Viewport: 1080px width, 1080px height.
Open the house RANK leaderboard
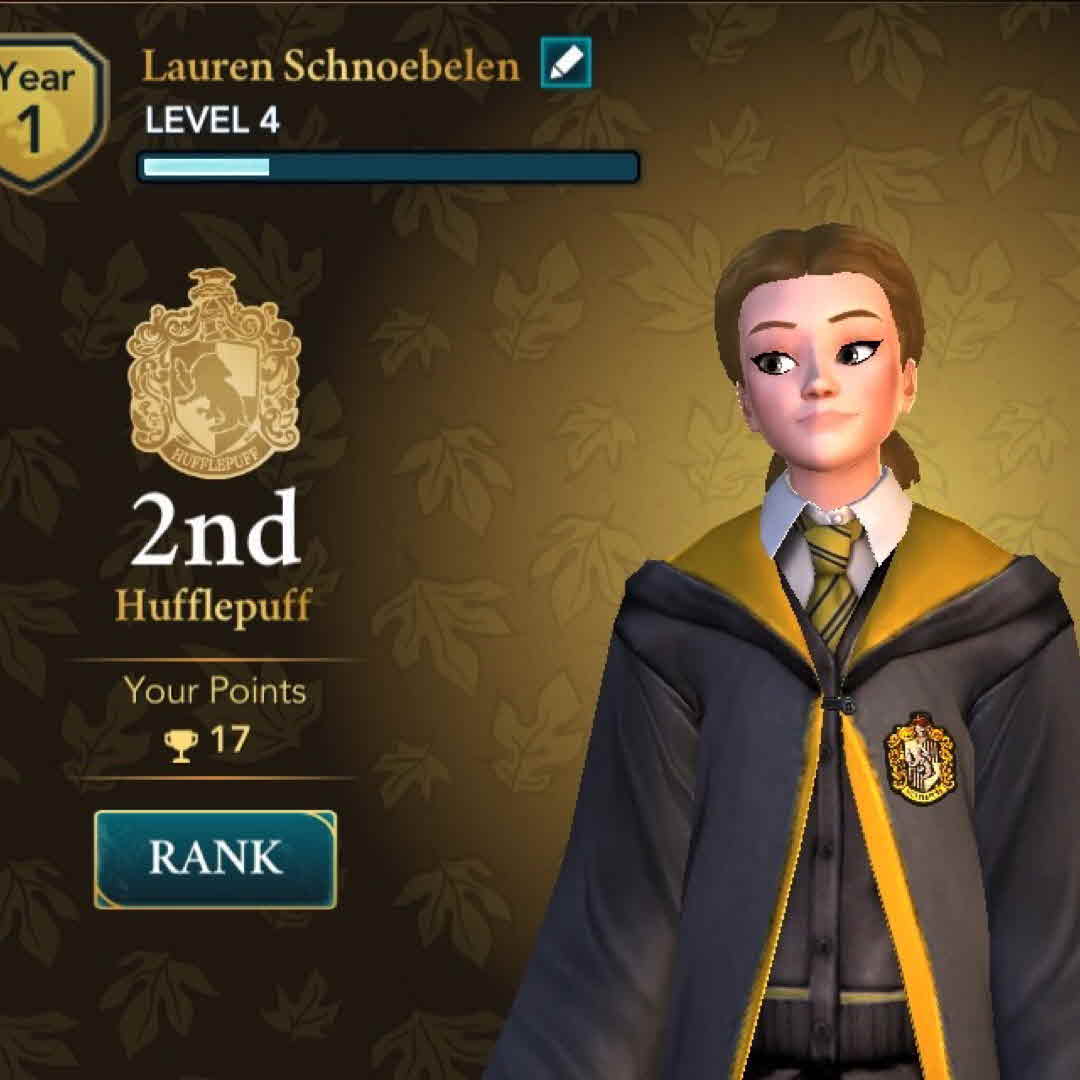tap(215, 859)
